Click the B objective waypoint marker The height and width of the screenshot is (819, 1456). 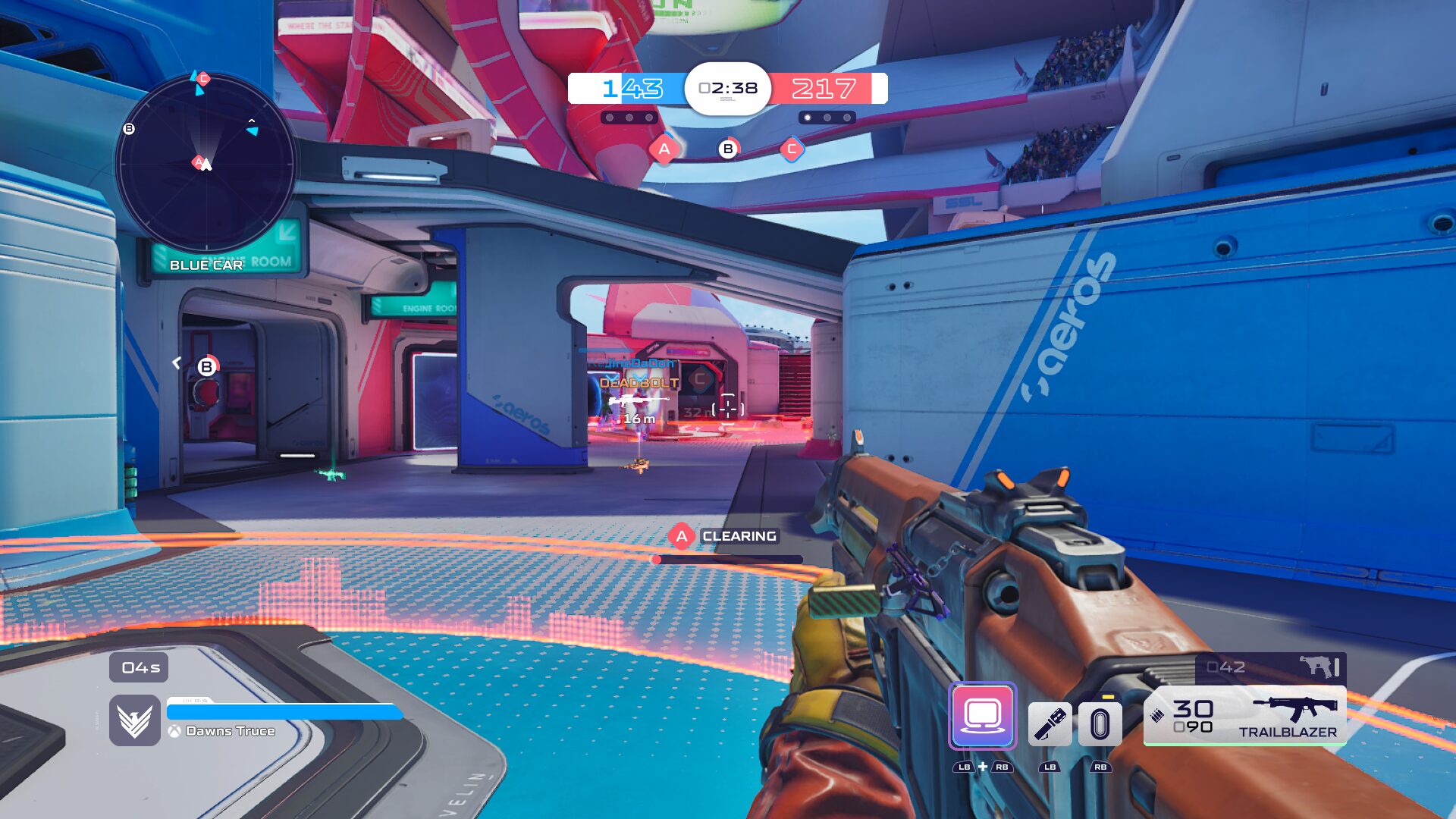[206, 367]
